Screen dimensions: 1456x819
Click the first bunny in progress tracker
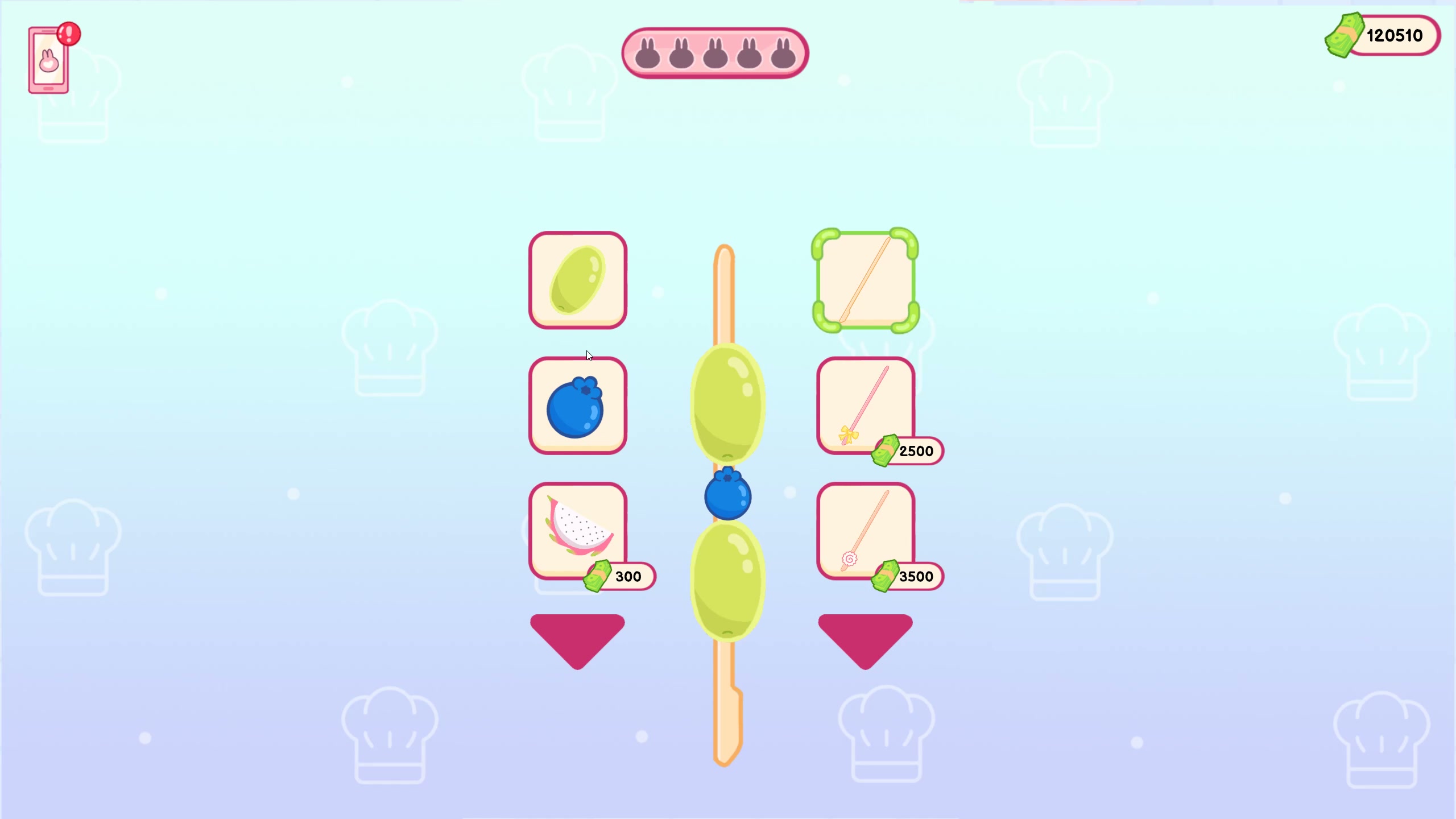[x=647, y=52]
